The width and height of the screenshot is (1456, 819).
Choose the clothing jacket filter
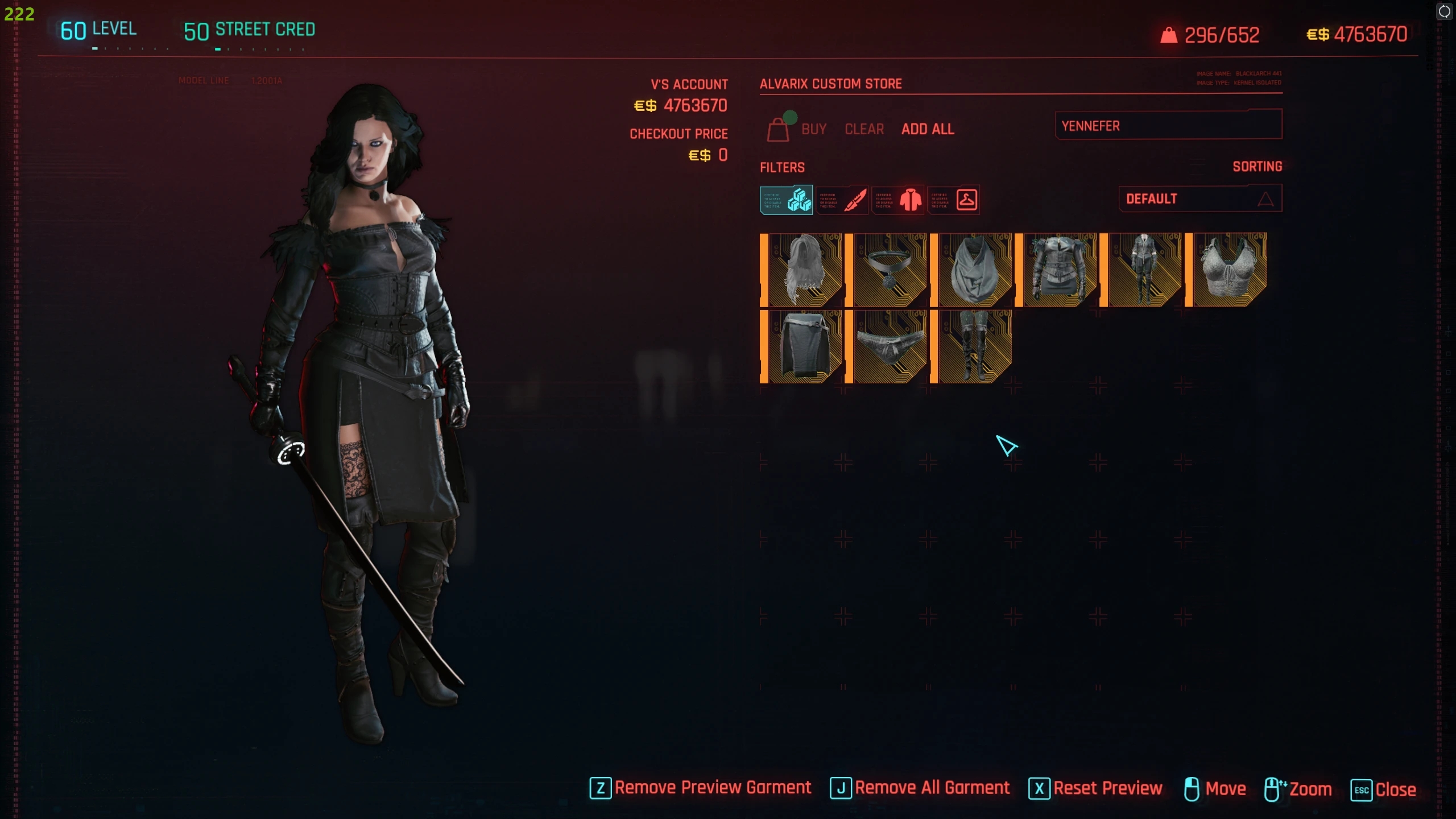(899, 200)
